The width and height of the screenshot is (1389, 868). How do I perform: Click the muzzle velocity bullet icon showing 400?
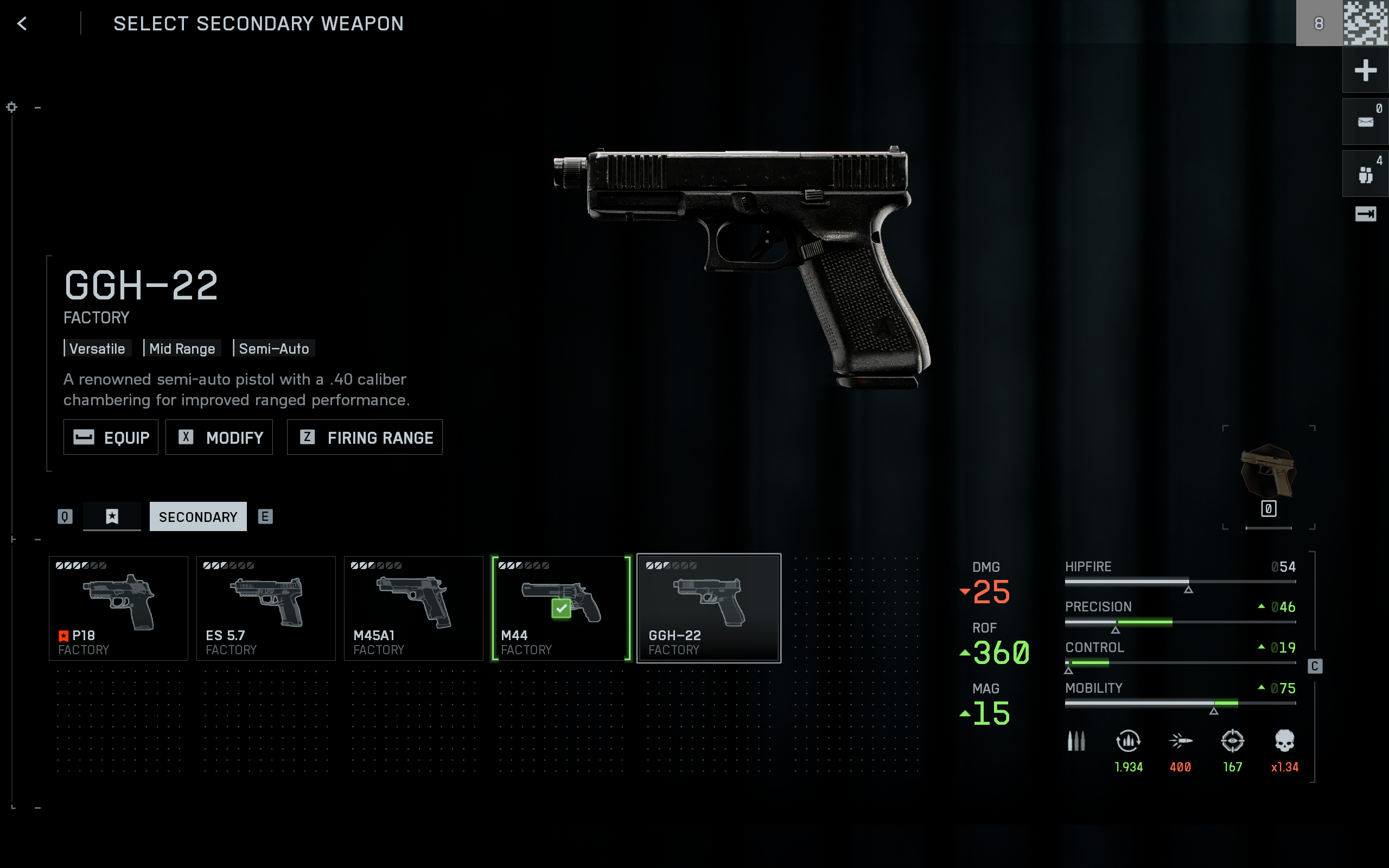(x=1180, y=741)
